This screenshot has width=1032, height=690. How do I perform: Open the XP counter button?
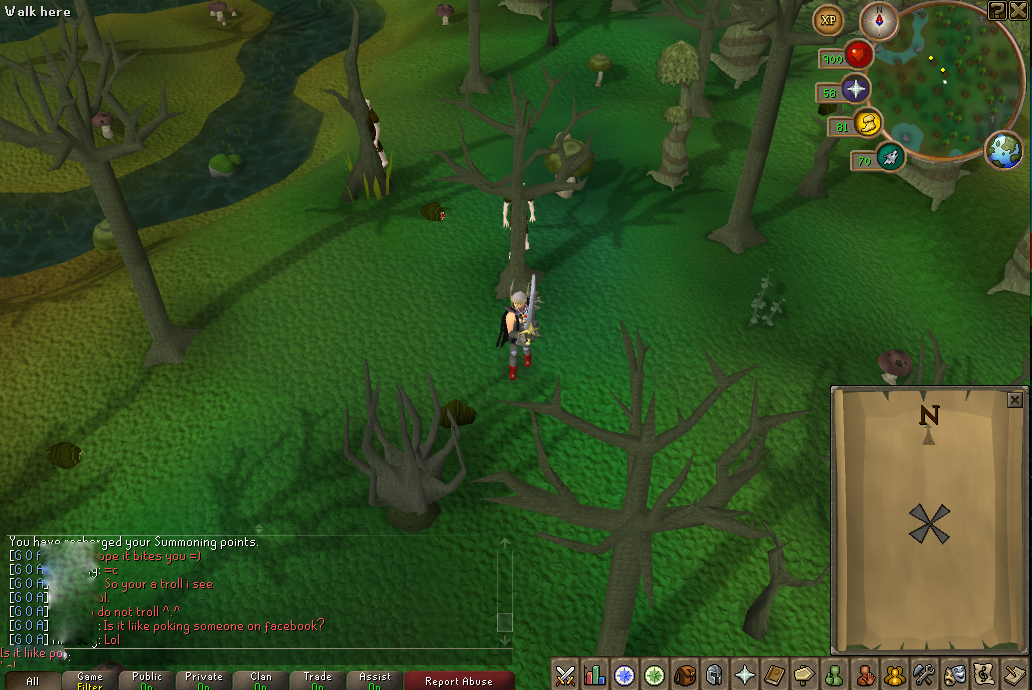(x=828, y=19)
